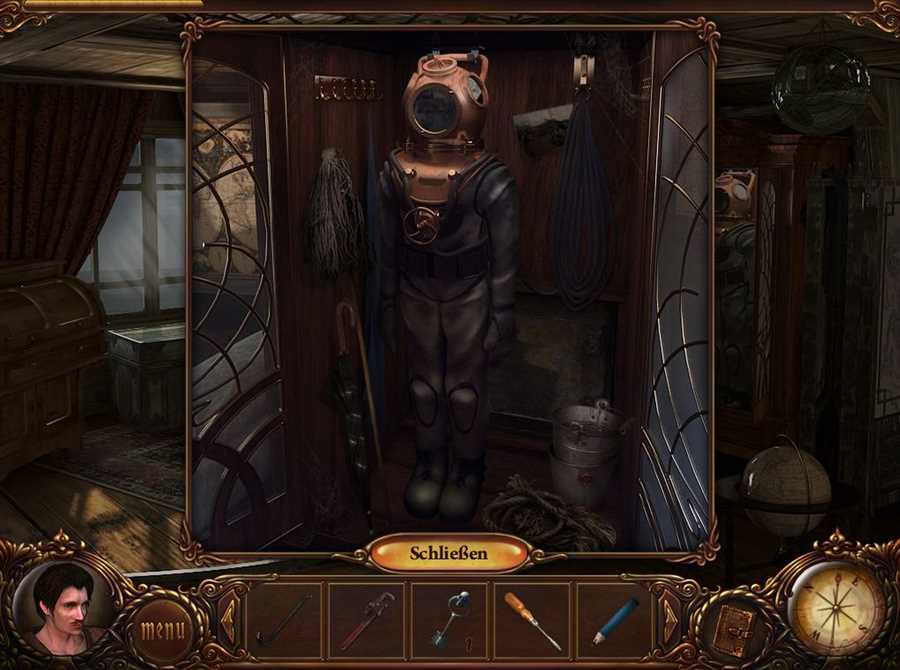Choose the heart-shaped key slot
Viewport: 900px width, 670px height.
[449, 621]
